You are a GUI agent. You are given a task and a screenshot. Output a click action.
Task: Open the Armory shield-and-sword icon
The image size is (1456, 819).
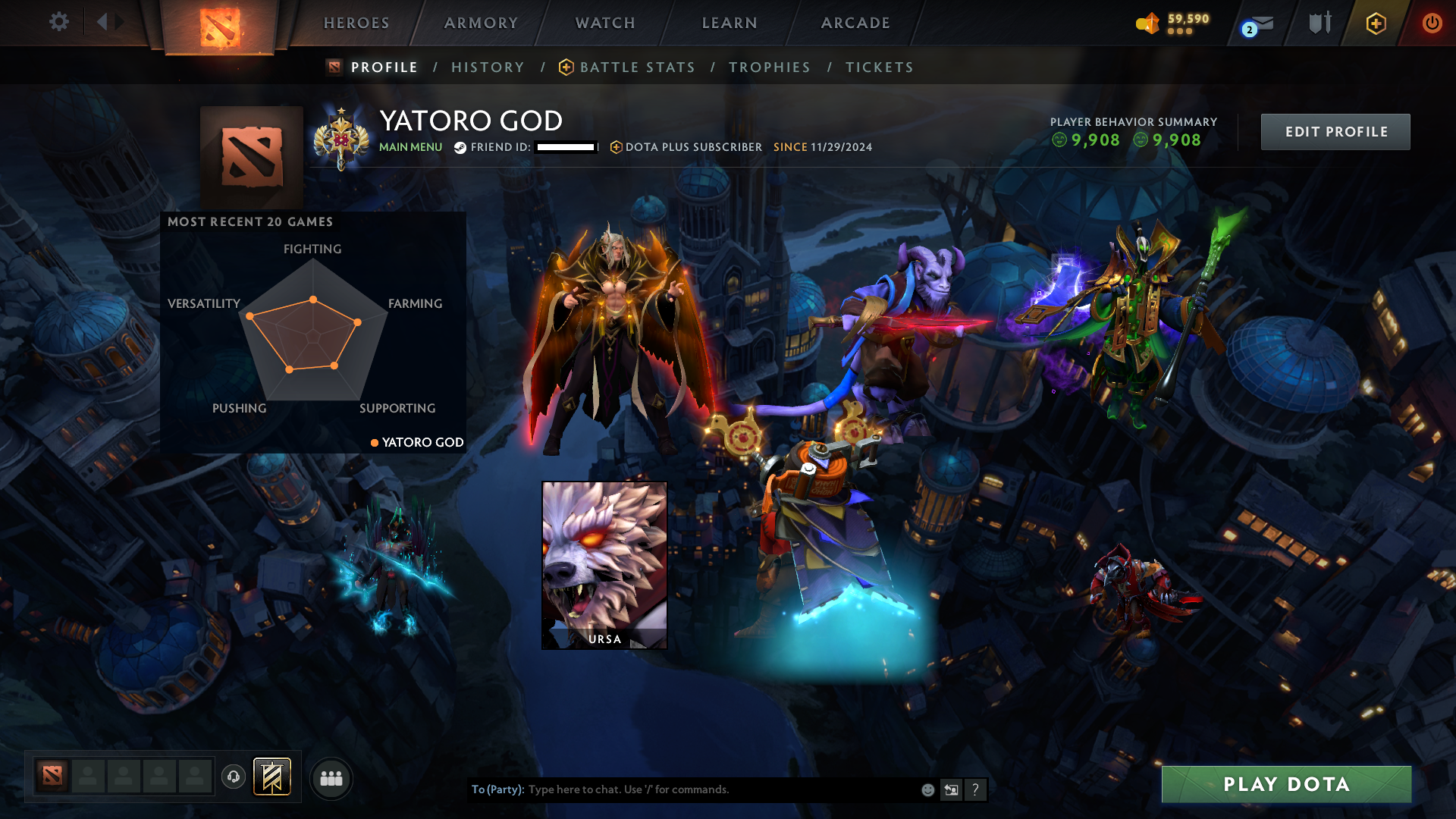coord(1319,23)
